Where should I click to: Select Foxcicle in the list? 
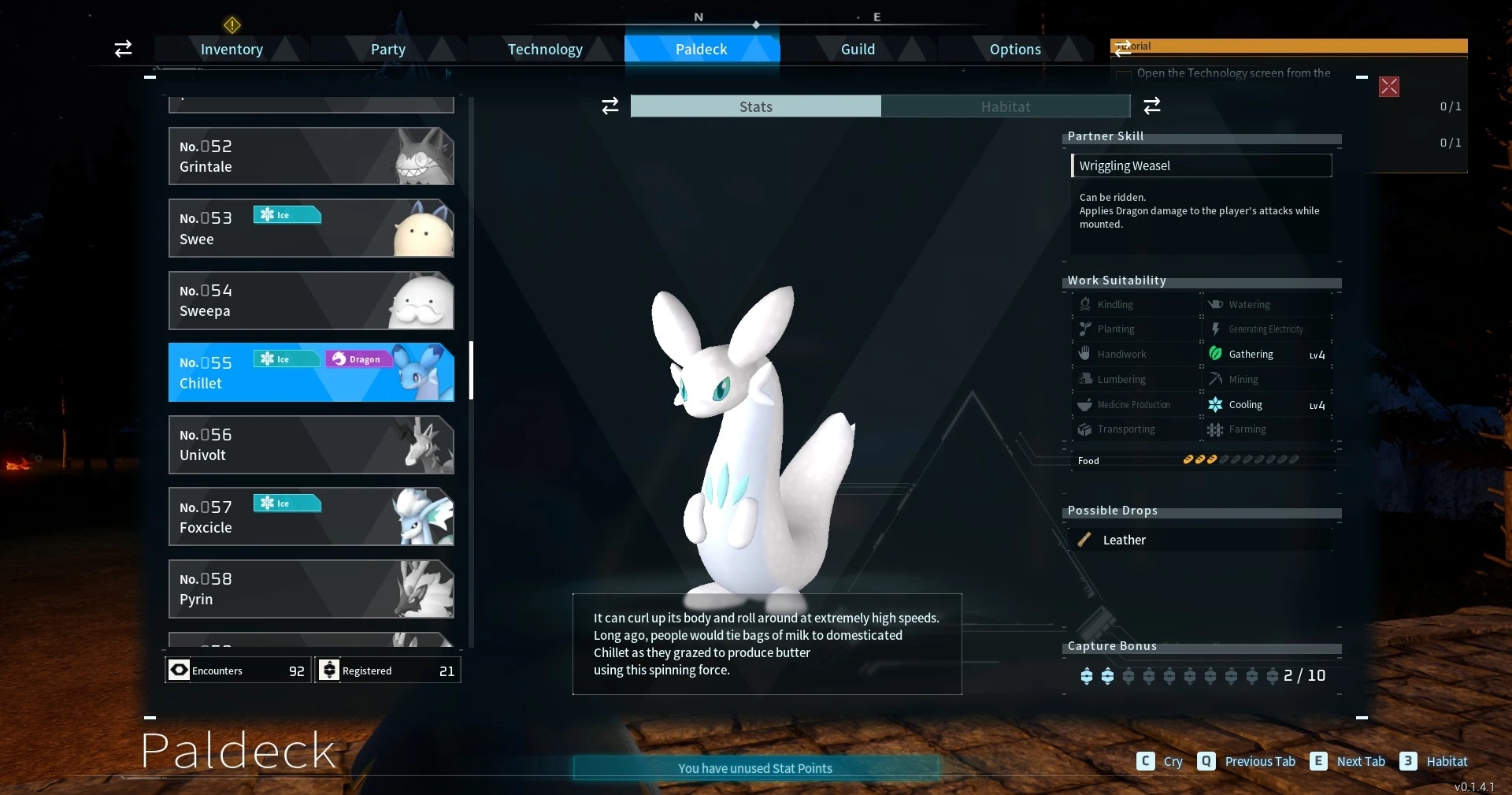[x=311, y=517]
